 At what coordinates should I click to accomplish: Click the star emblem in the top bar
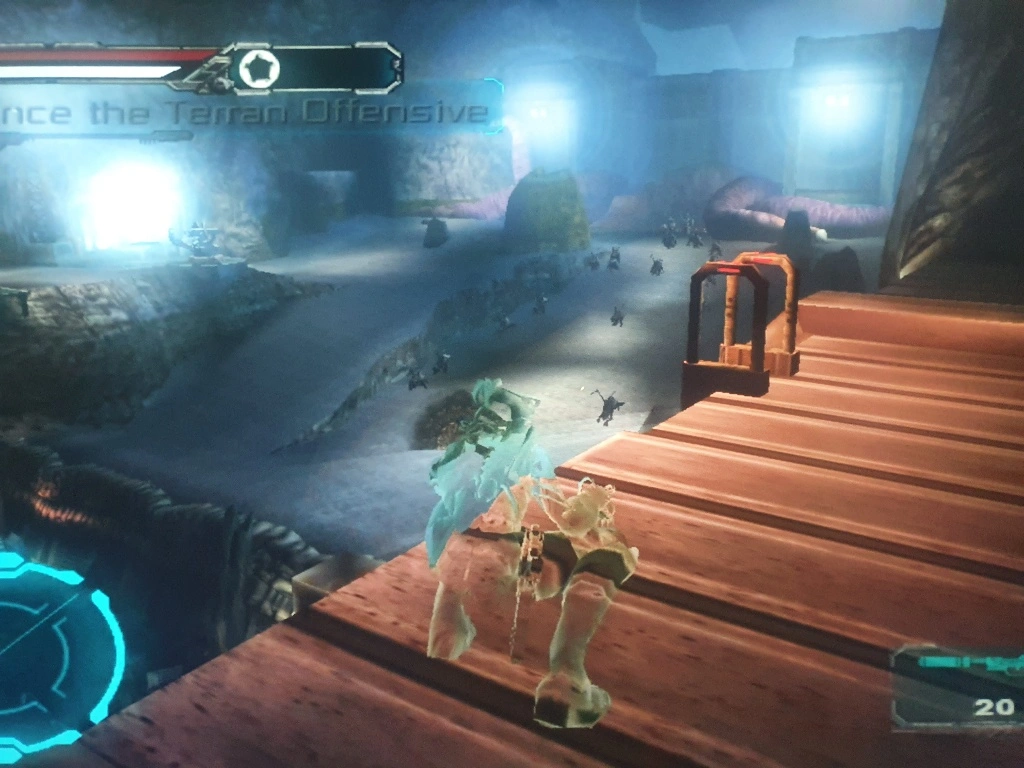point(259,69)
